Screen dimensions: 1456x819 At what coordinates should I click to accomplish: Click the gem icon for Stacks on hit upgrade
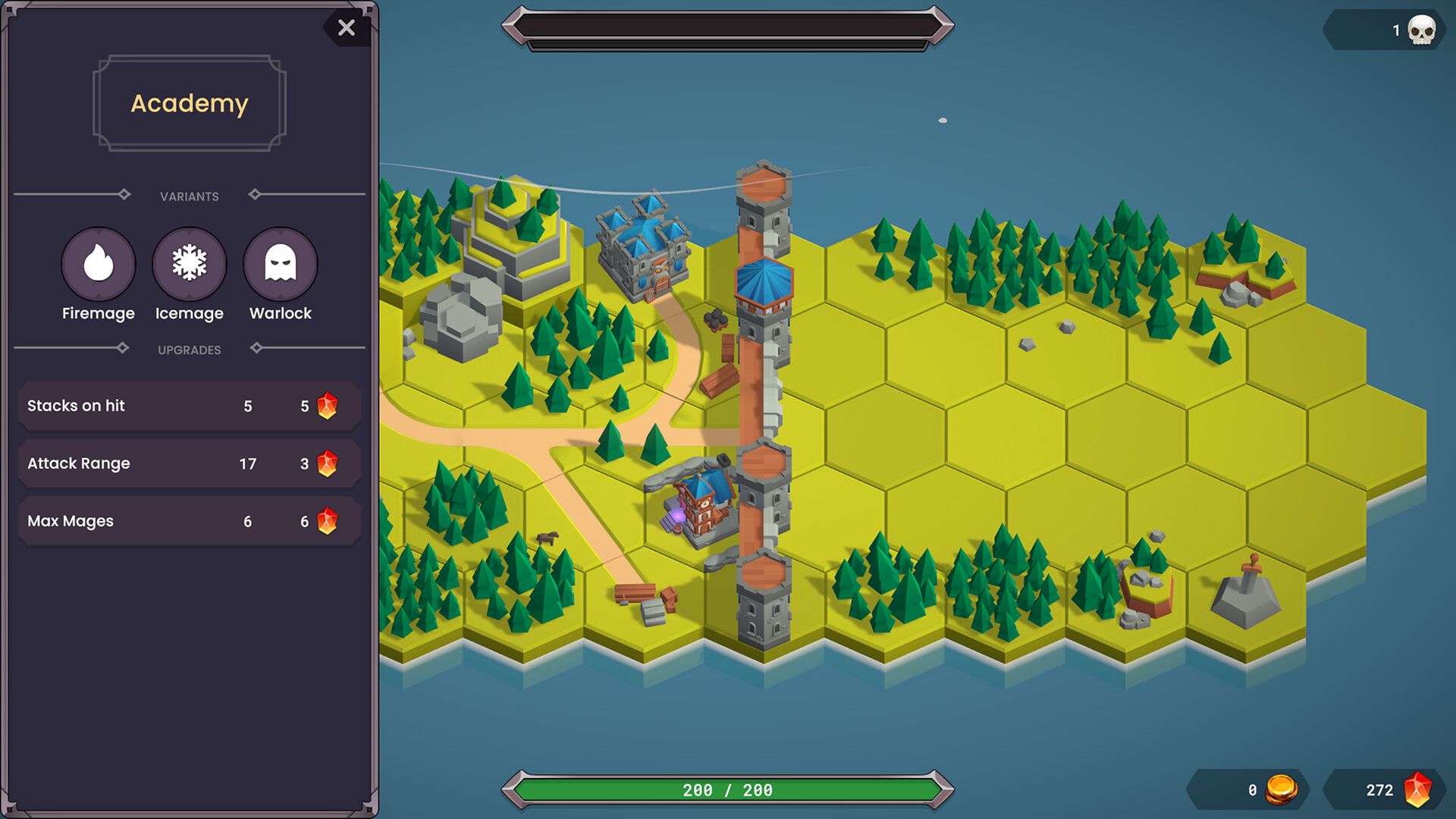click(x=327, y=406)
